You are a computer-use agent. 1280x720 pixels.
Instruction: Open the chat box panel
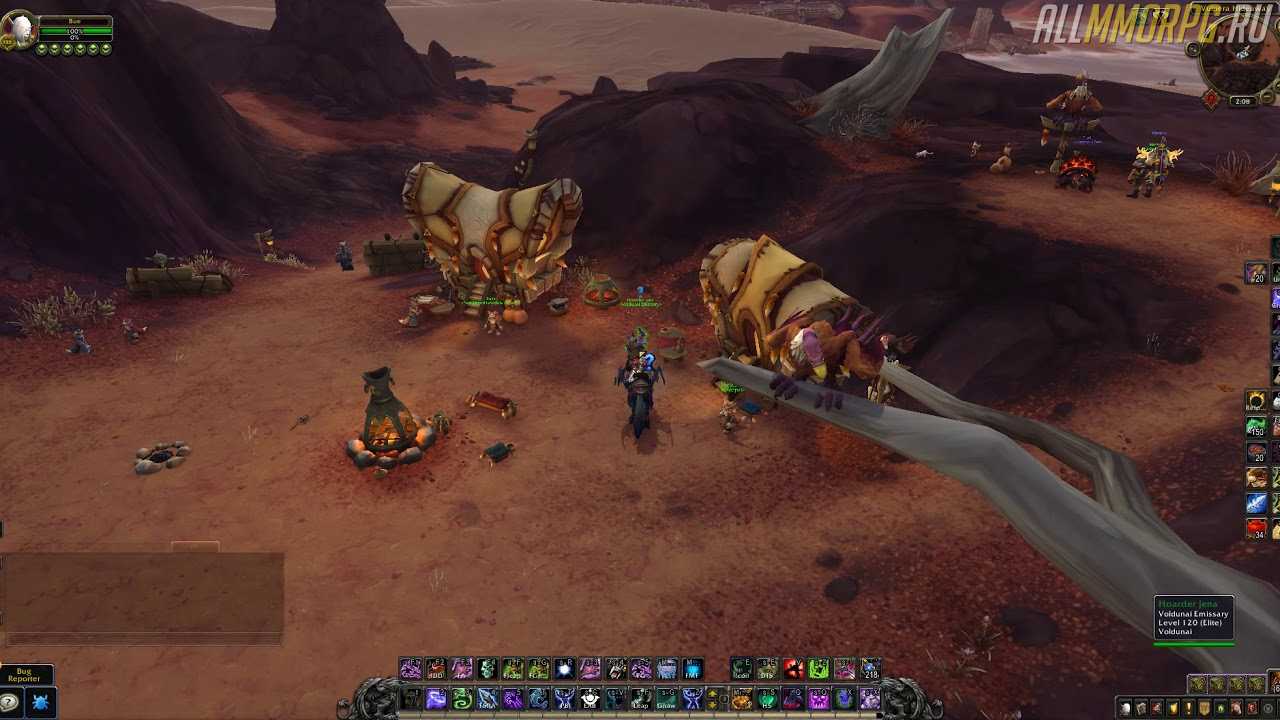[143, 595]
